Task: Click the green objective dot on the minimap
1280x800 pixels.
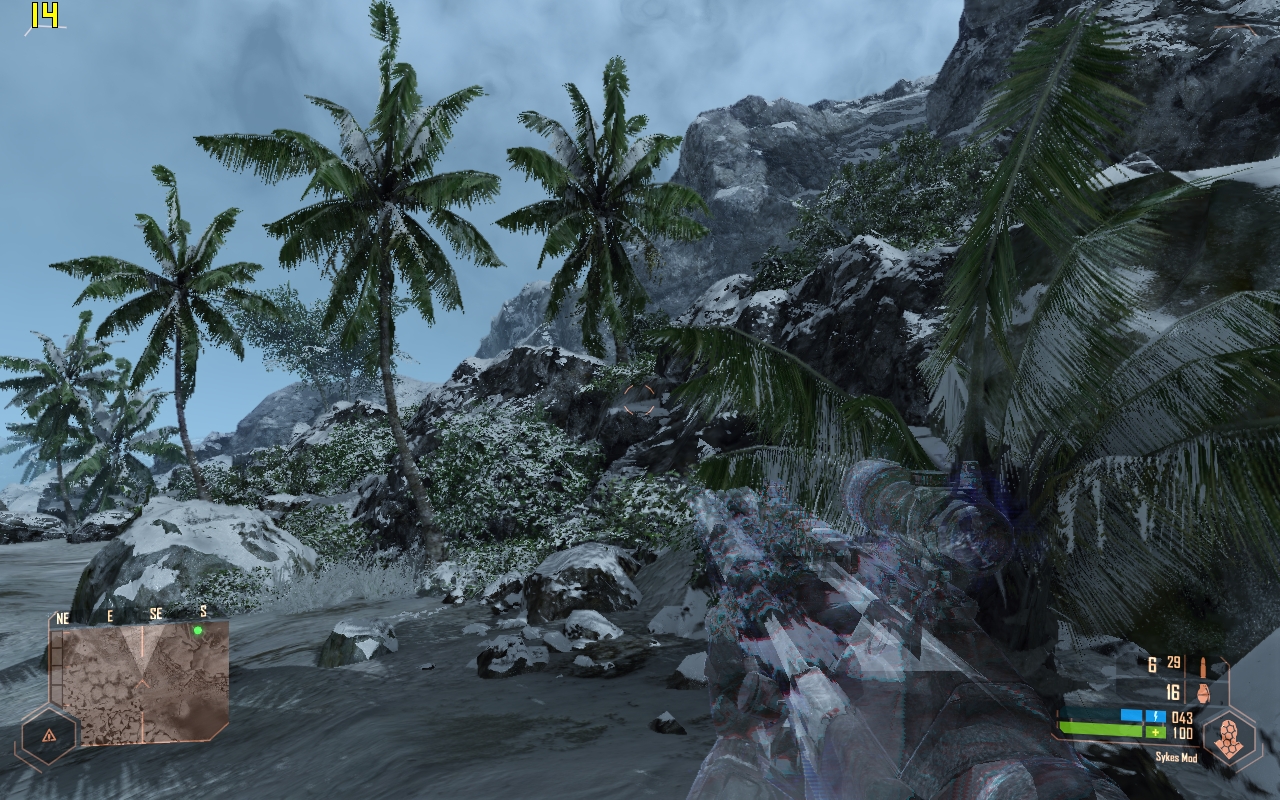Action: [x=197, y=630]
